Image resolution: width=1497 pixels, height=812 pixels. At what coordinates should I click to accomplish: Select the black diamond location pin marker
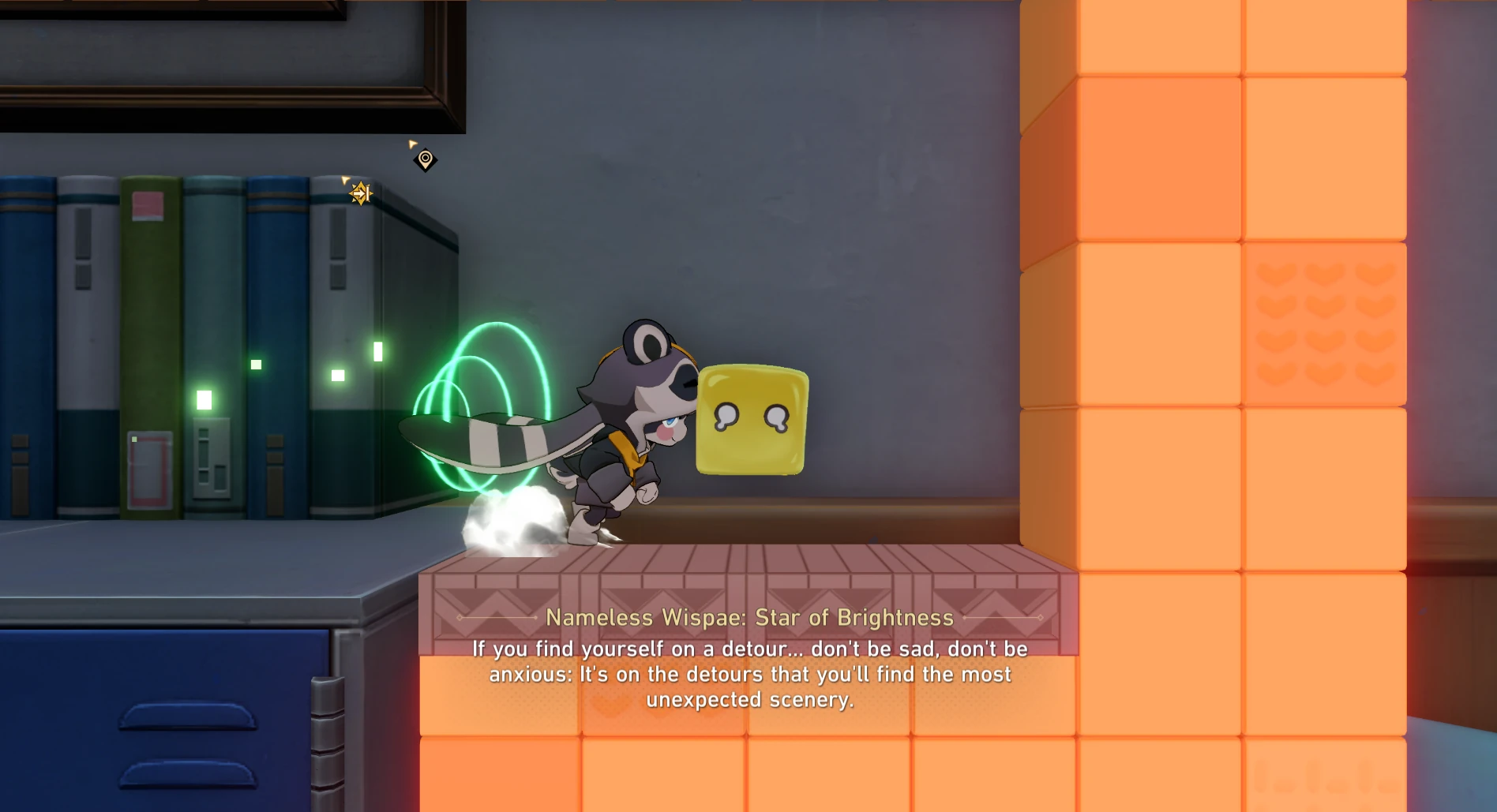coord(425,159)
